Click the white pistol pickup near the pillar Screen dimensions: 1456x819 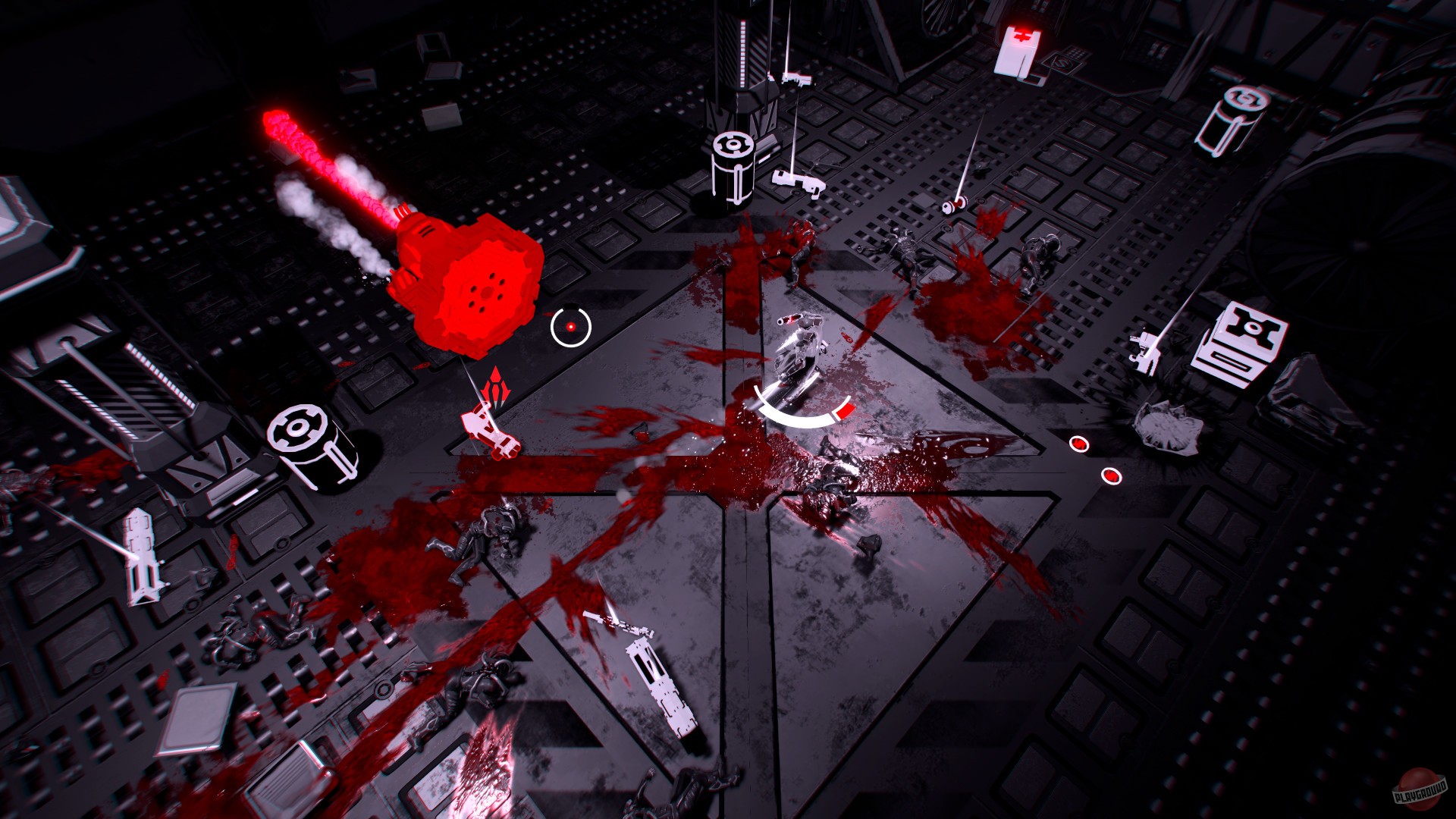796,182
